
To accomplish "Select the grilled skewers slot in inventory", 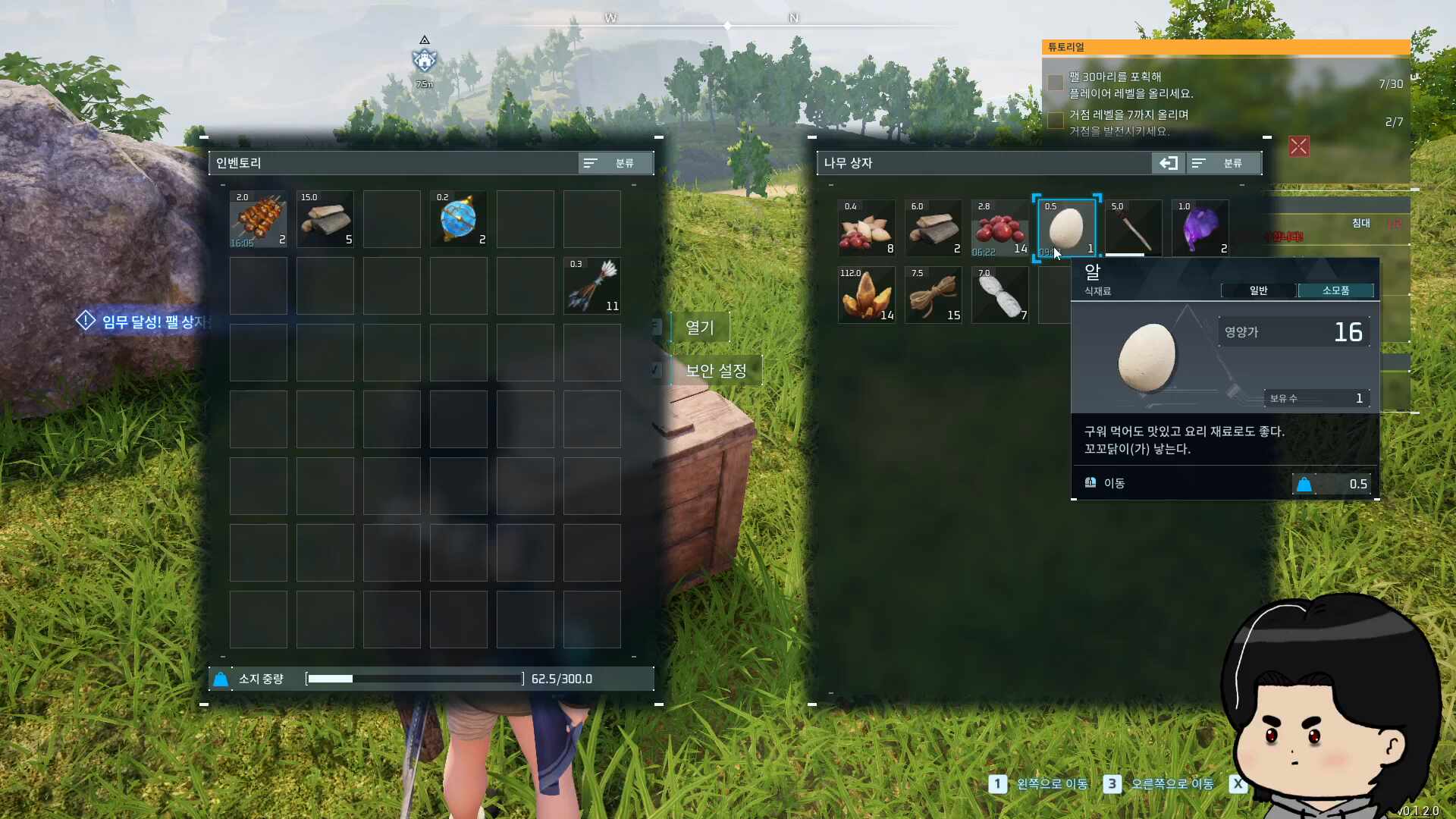I will (259, 219).
